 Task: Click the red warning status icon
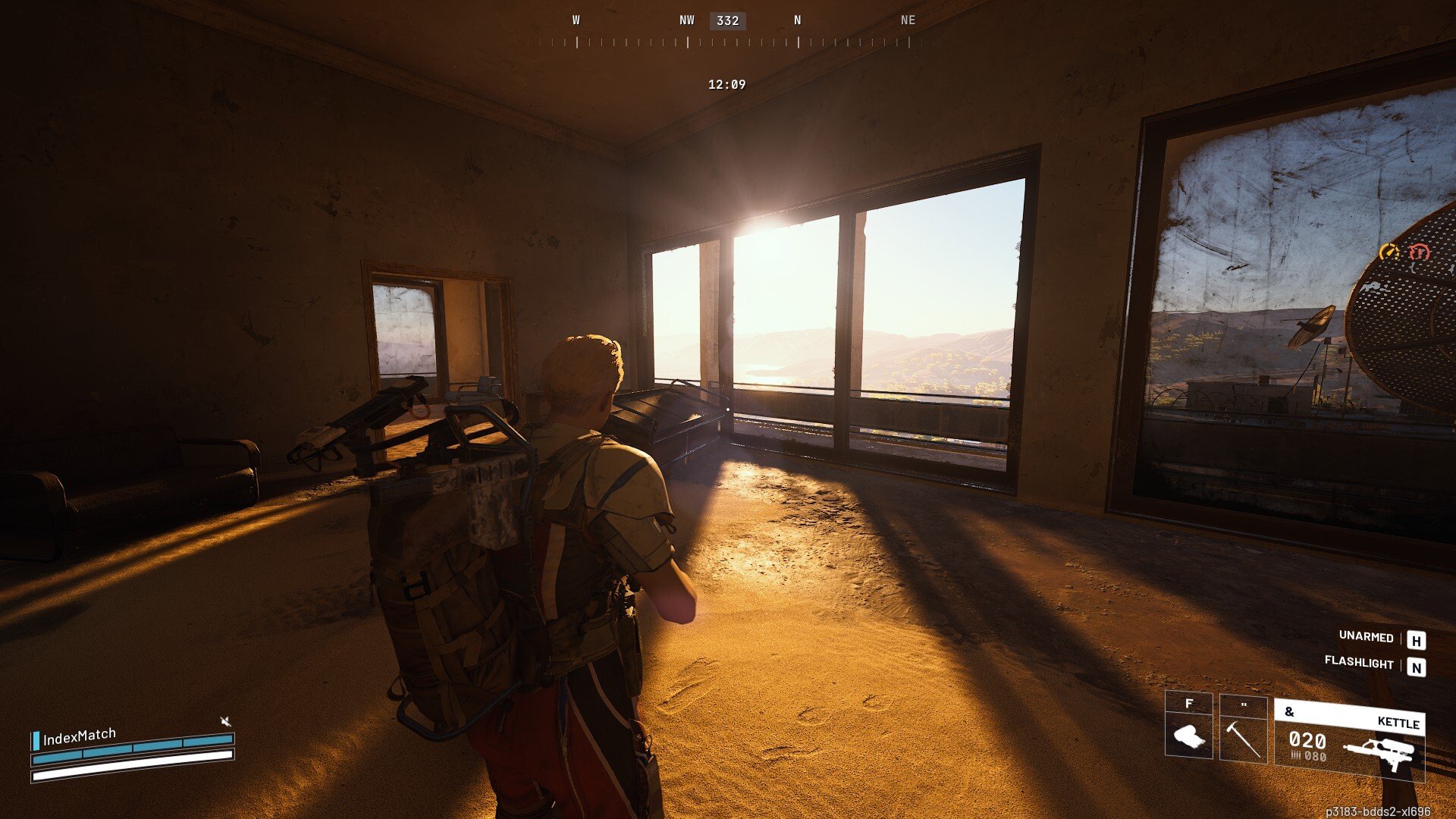pos(1418,252)
